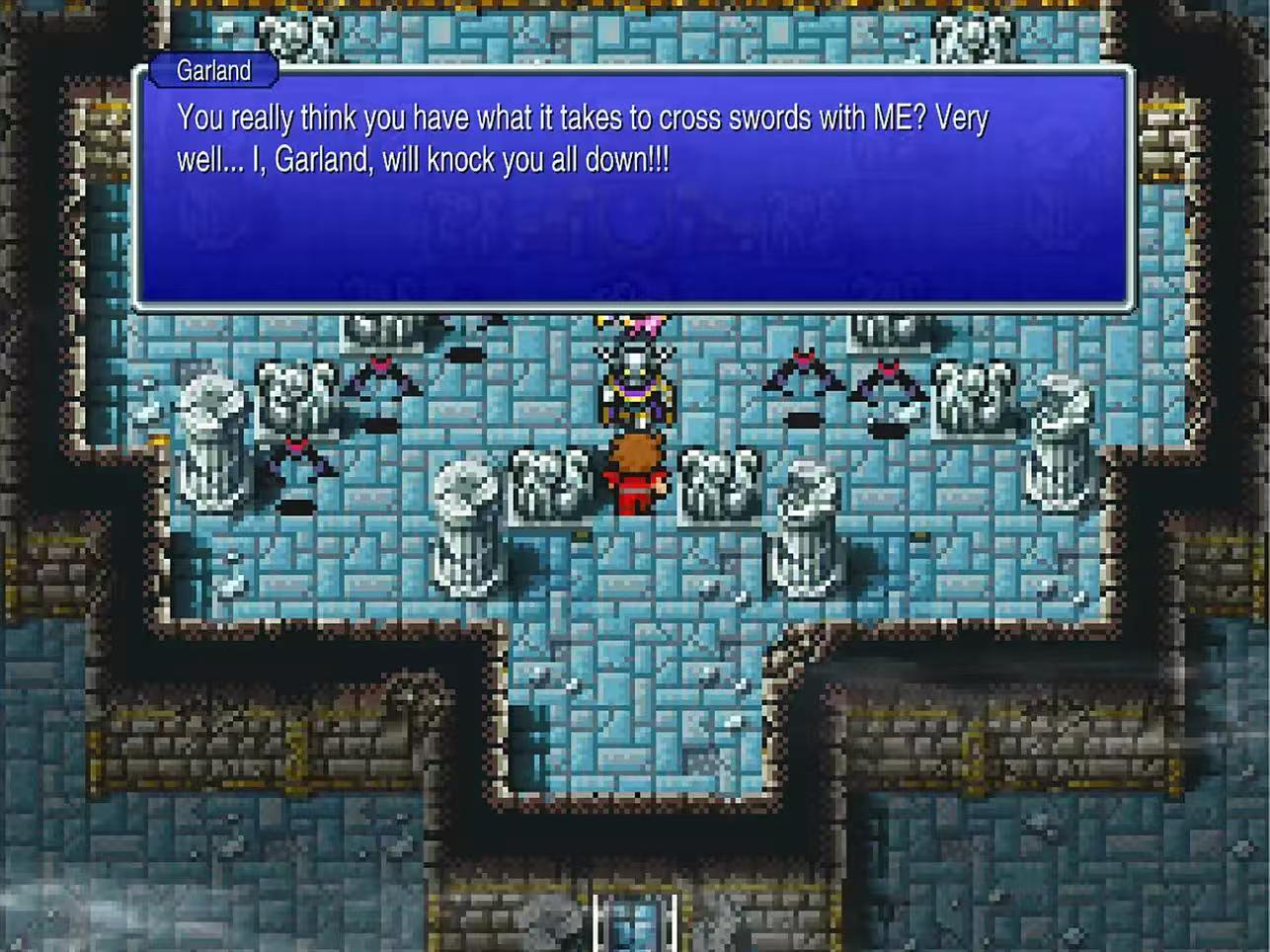Screen dimensions: 1270x952
Task: Advance Garland's blue dialogue box
Action: tap(633, 188)
